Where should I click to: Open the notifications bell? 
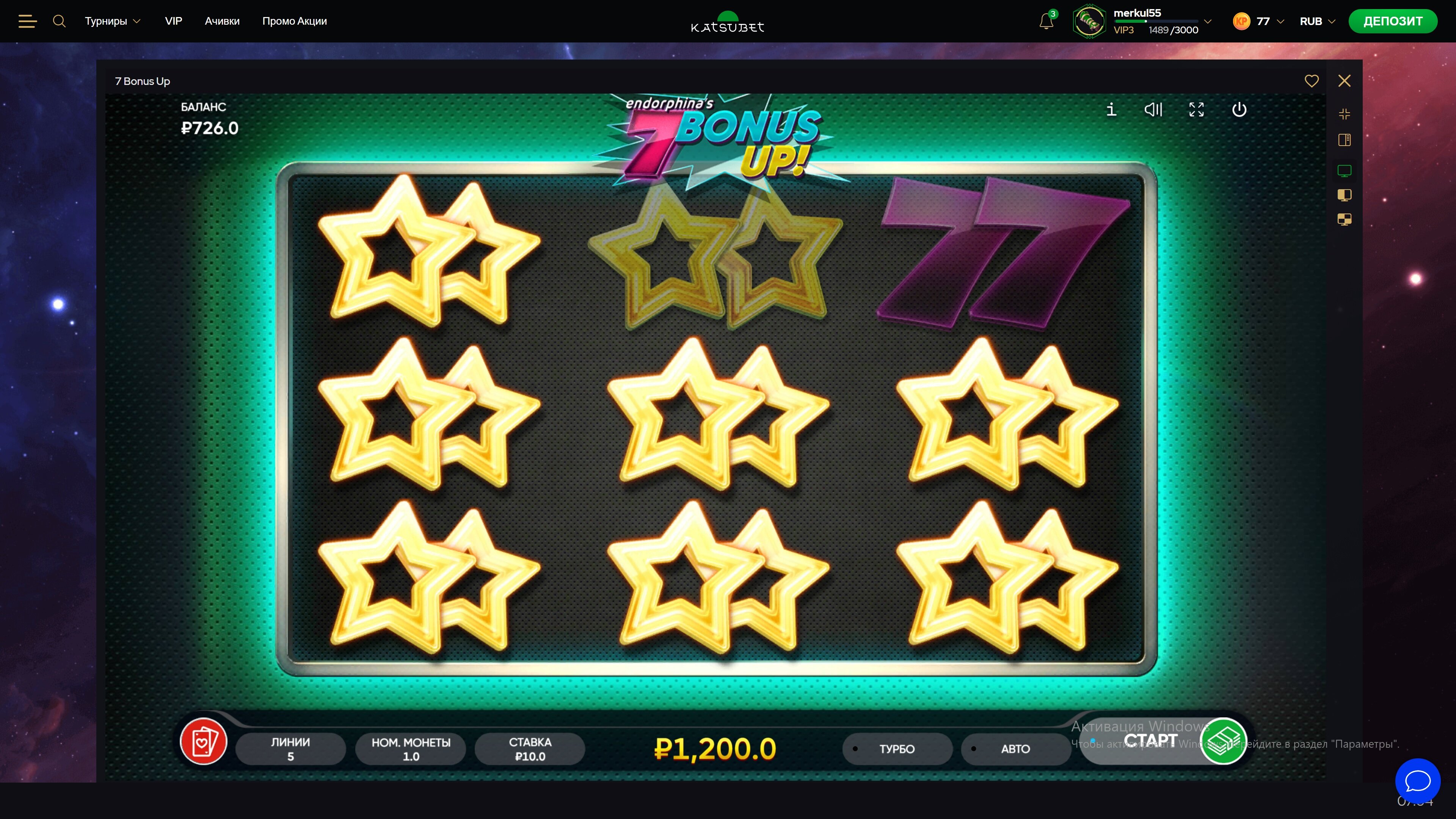click(x=1046, y=22)
